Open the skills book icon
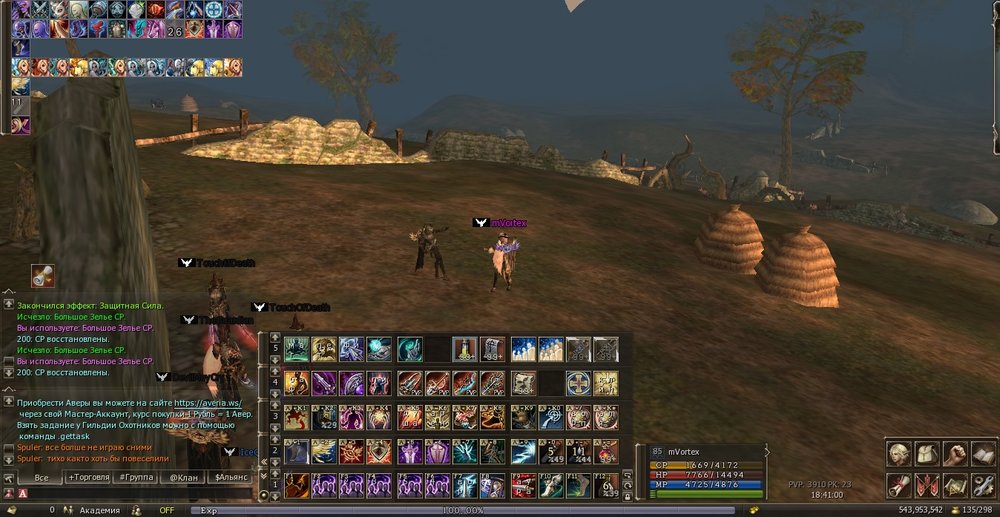 [981, 455]
